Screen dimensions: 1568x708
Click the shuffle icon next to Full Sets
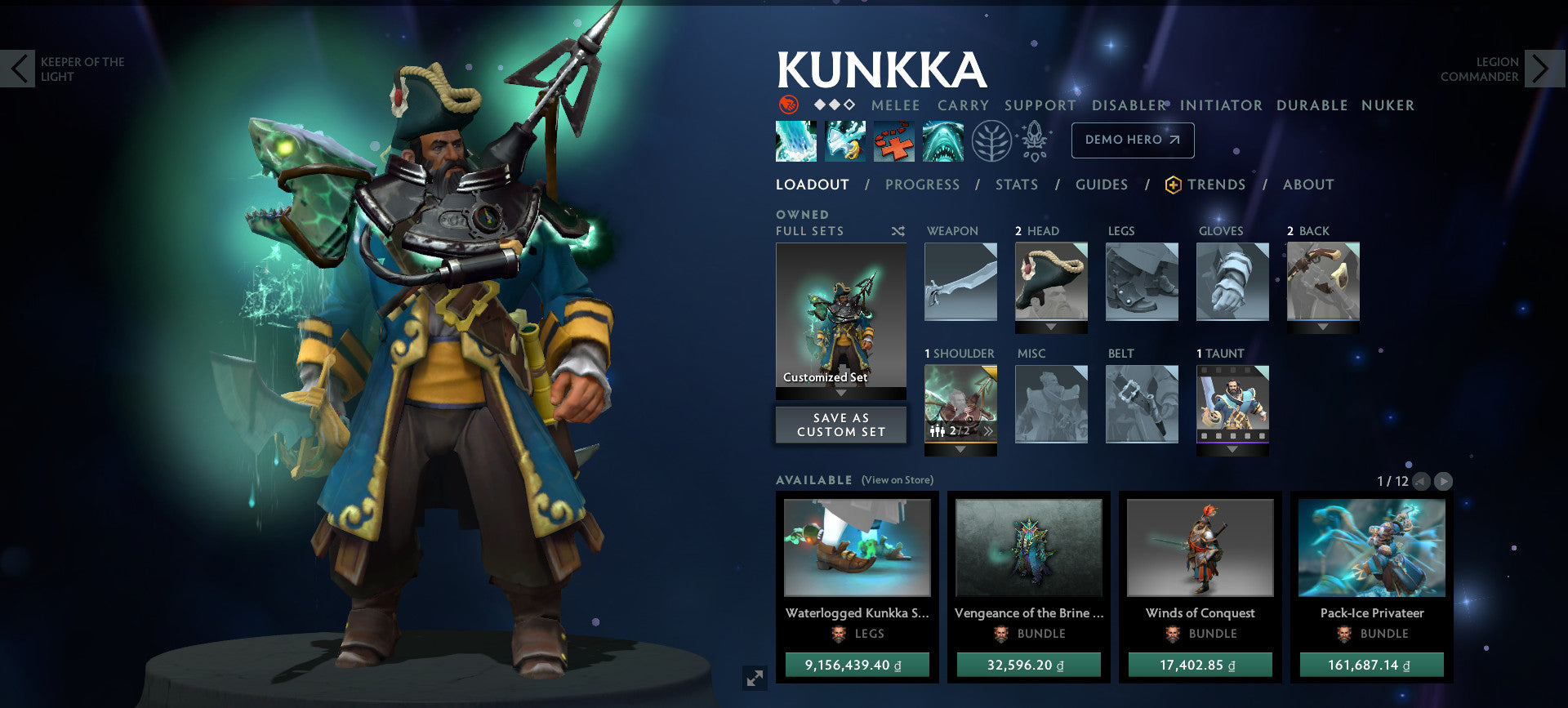point(897,231)
